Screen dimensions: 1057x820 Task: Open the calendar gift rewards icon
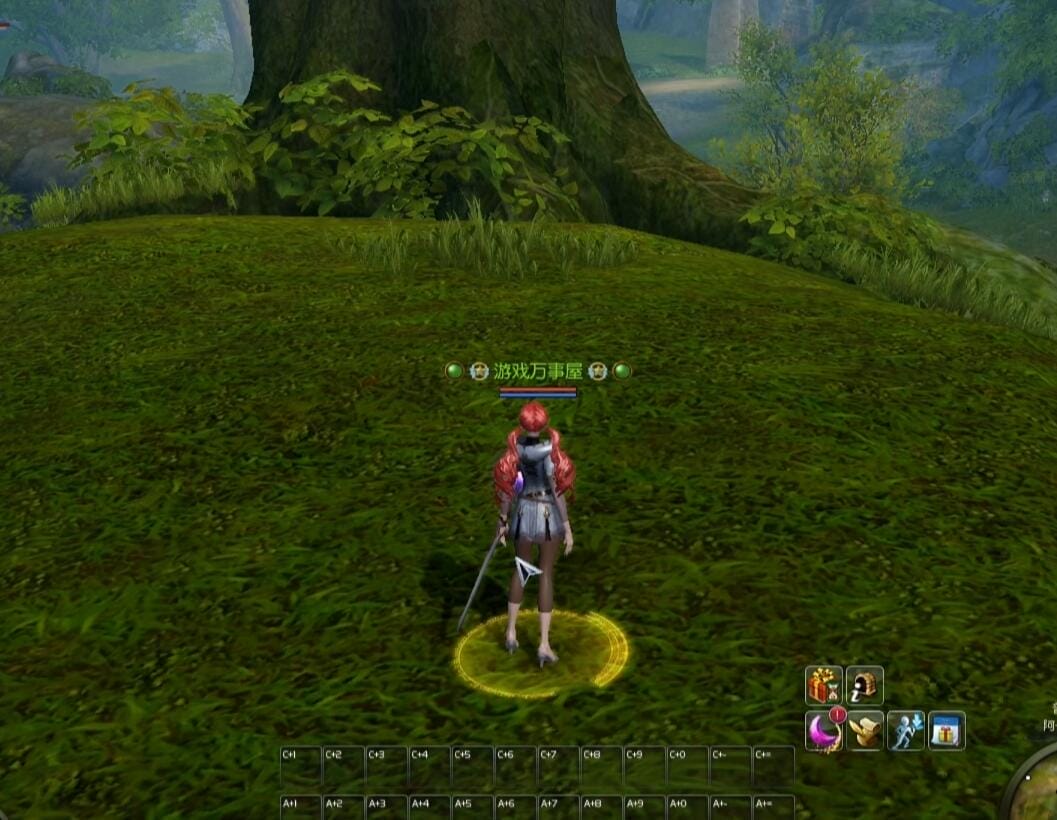(x=946, y=731)
